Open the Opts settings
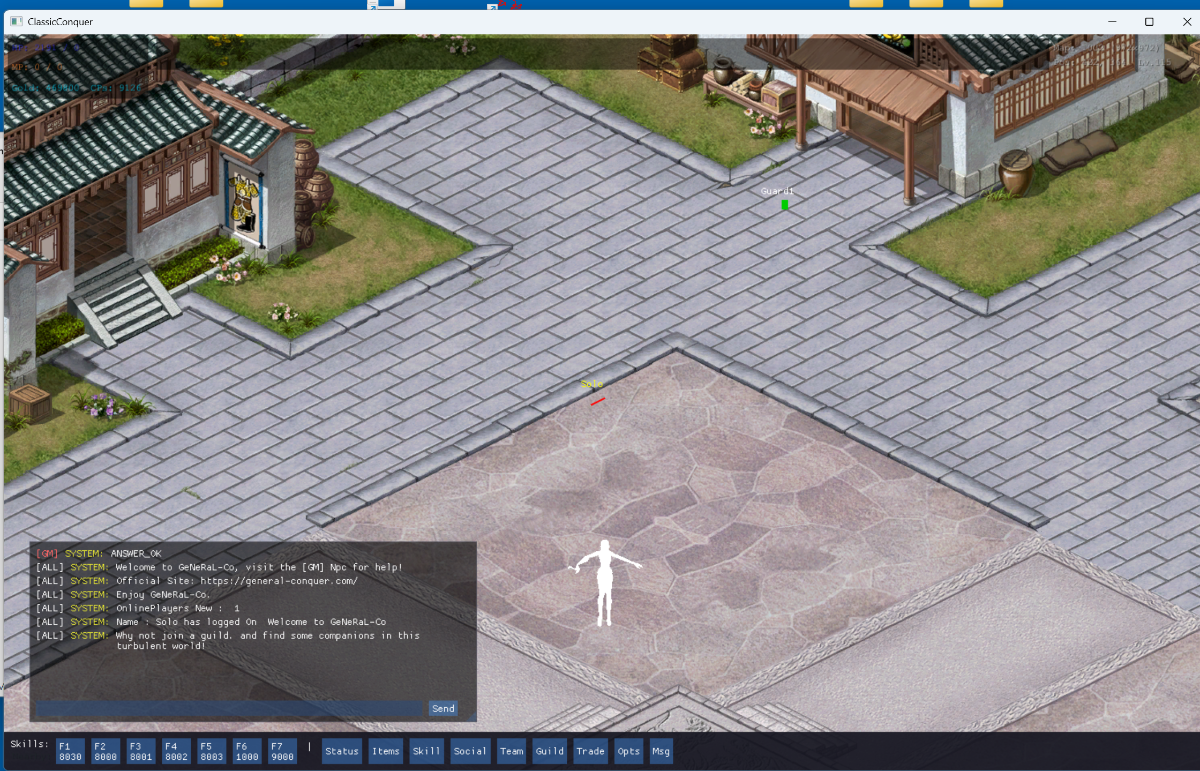The width and height of the screenshot is (1200, 771). click(628, 751)
